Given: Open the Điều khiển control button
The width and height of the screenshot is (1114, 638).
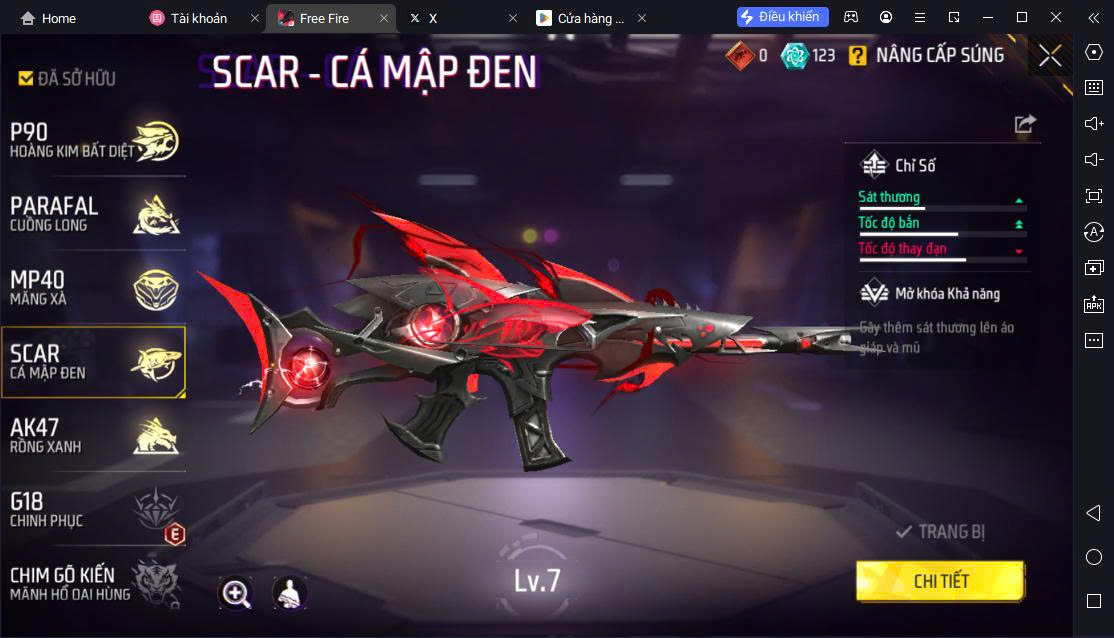Looking at the screenshot, I should click(x=782, y=17).
